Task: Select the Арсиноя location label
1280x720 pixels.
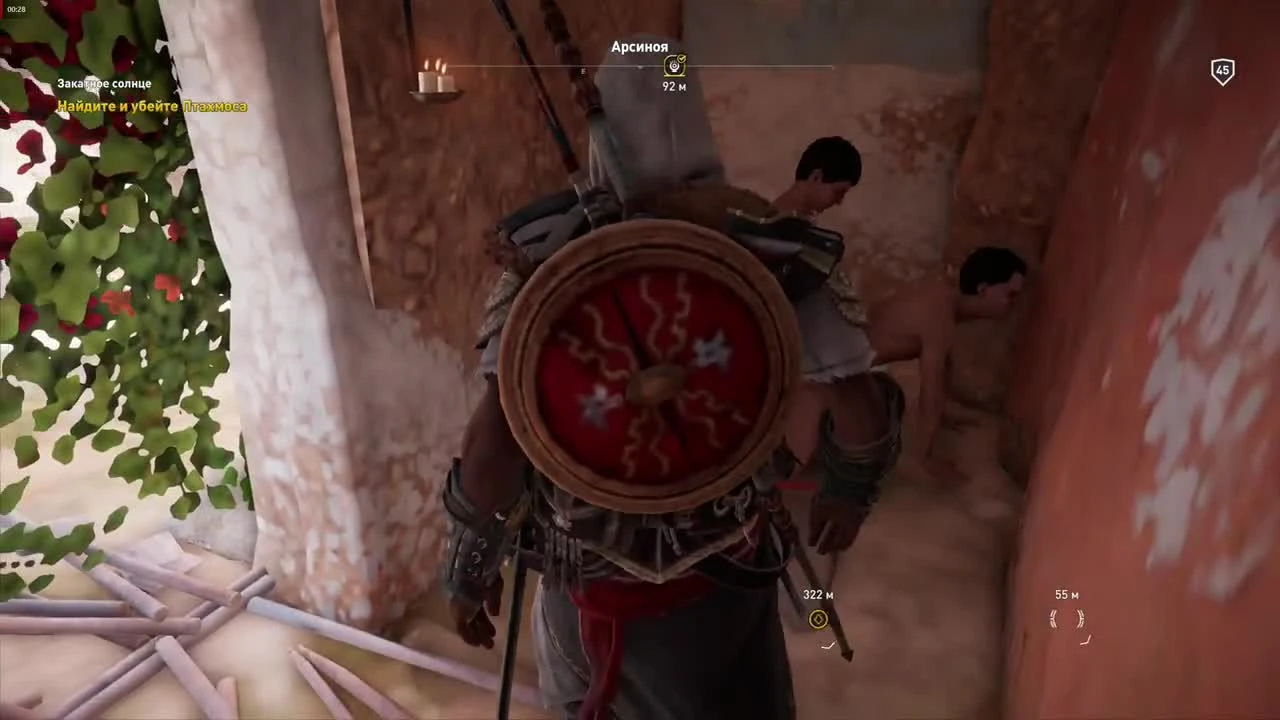Action: coord(640,47)
